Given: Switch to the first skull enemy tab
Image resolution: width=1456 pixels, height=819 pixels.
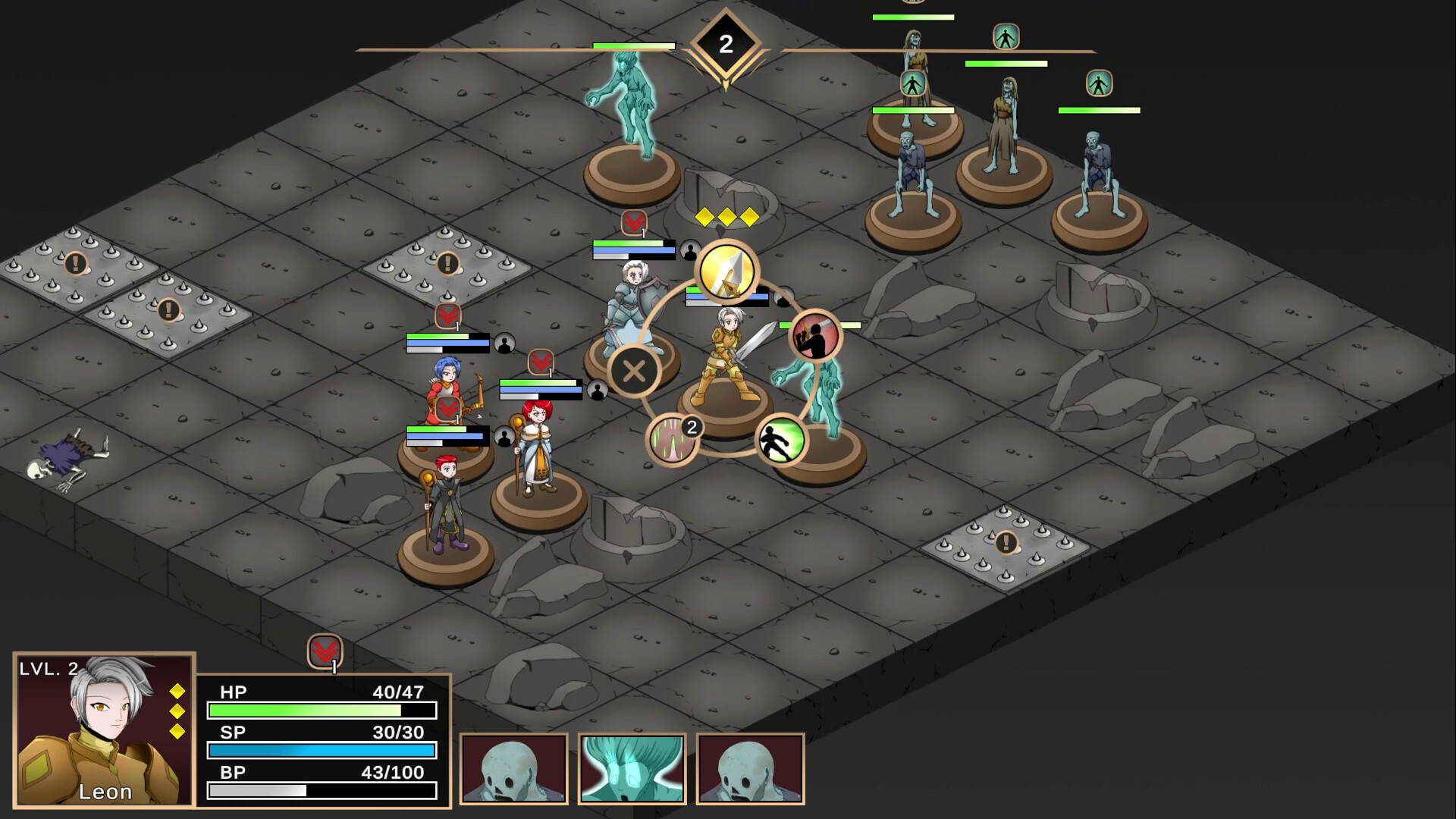Looking at the screenshot, I should tap(515, 767).
